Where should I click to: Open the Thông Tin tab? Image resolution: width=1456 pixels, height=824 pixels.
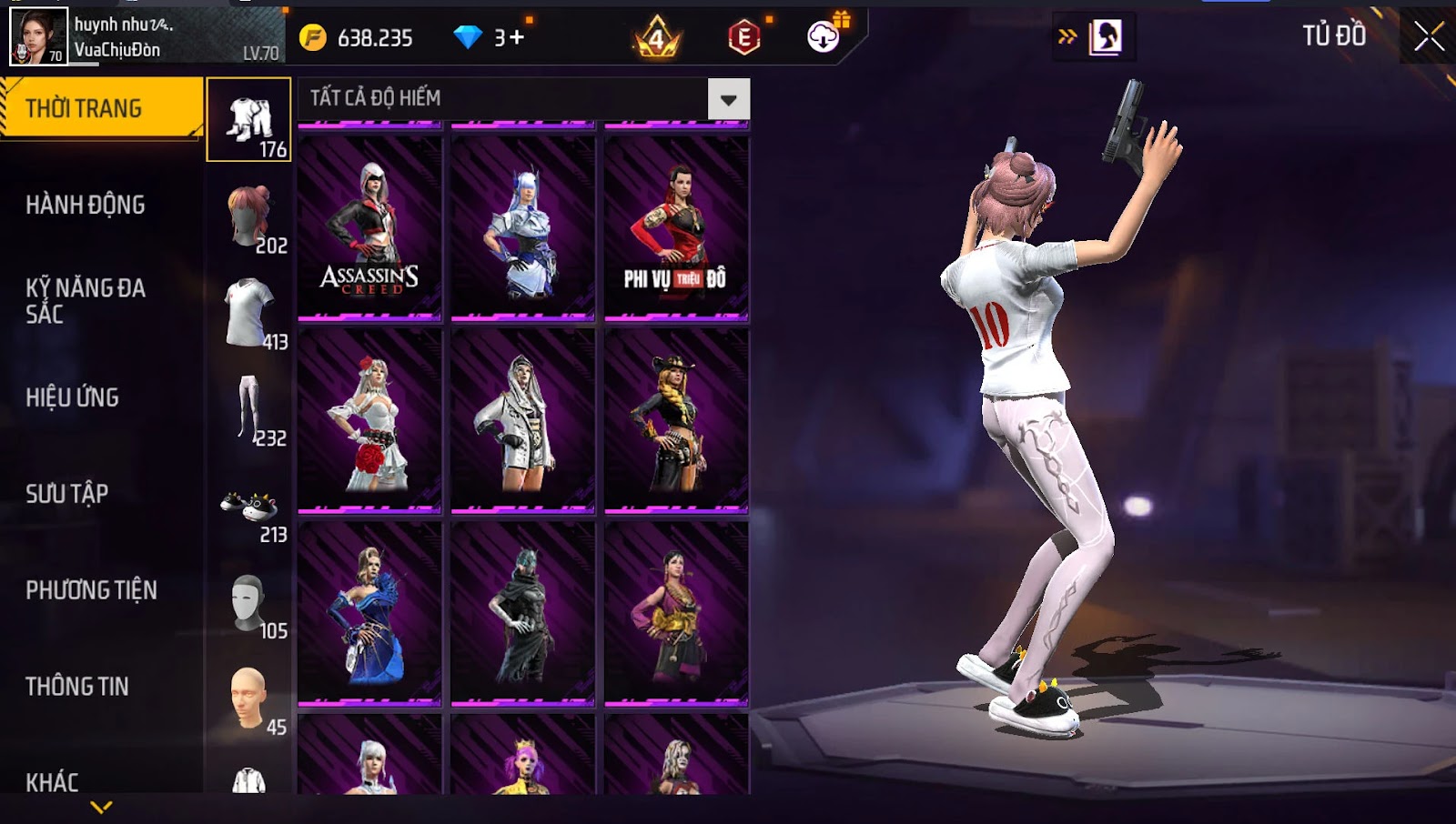click(x=77, y=687)
